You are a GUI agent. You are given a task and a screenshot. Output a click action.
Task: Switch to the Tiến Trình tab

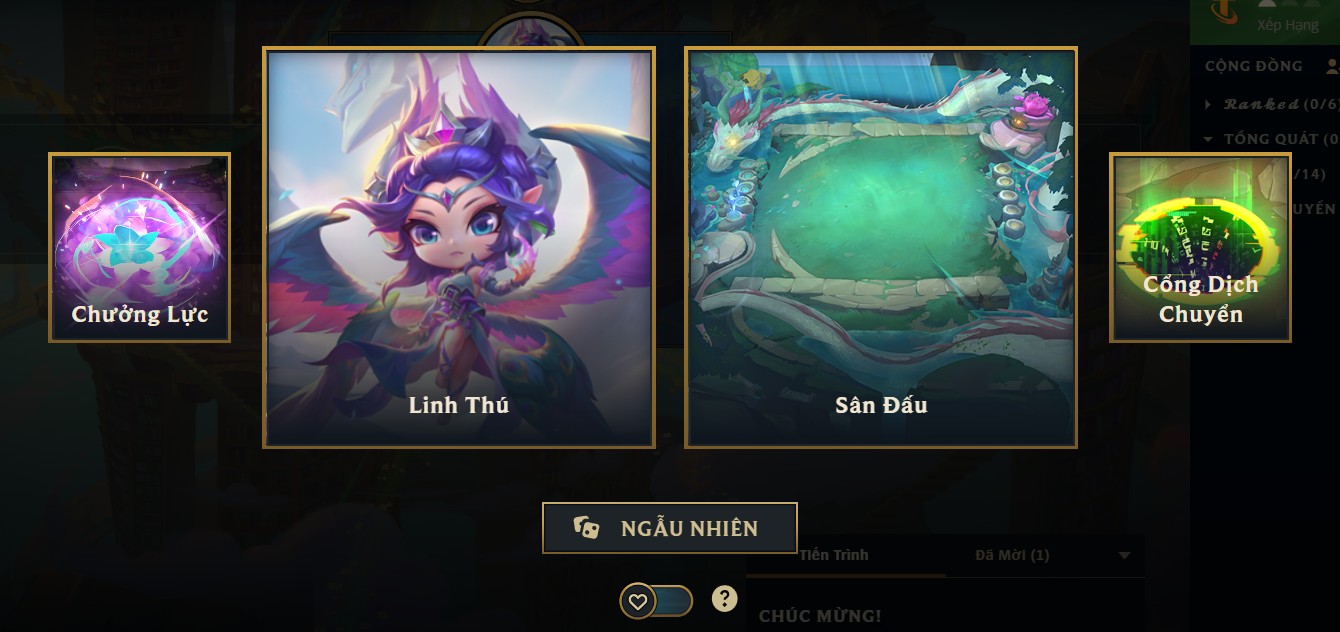[x=834, y=555]
